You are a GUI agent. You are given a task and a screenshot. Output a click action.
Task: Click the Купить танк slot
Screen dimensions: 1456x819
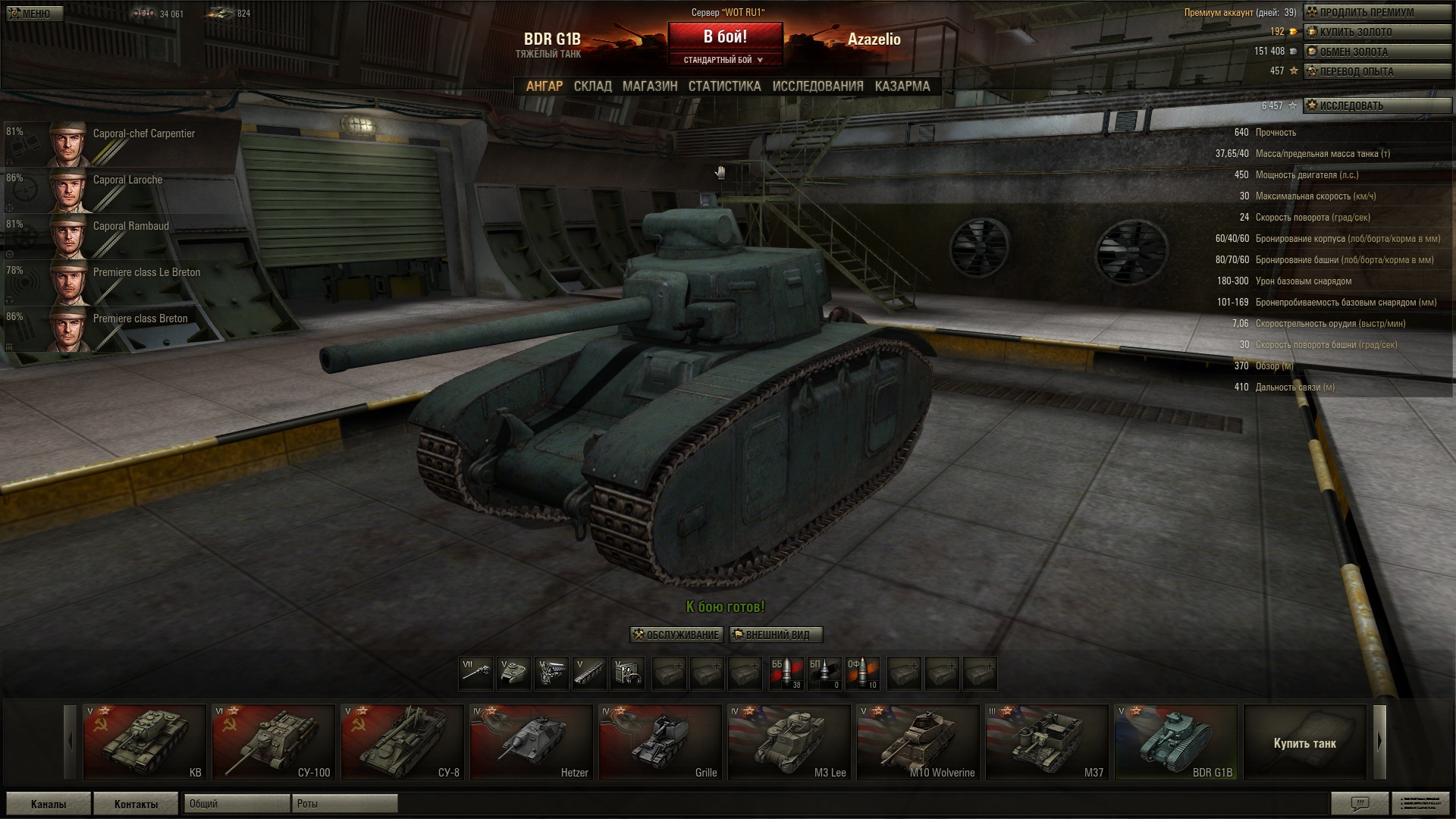point(1304,742)
